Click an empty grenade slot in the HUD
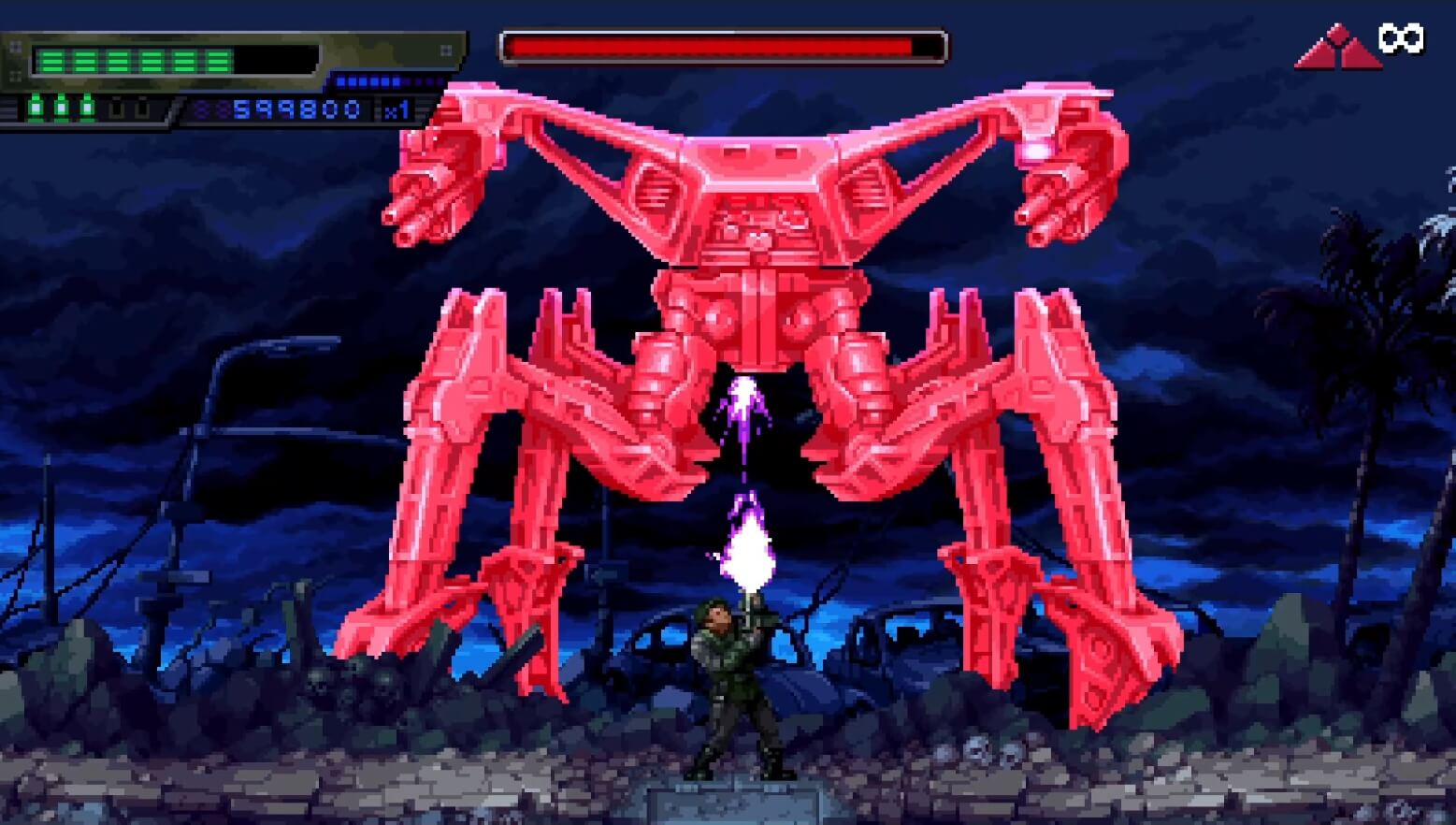Viewport: 1456px width, 825px height. click(116, 109)
